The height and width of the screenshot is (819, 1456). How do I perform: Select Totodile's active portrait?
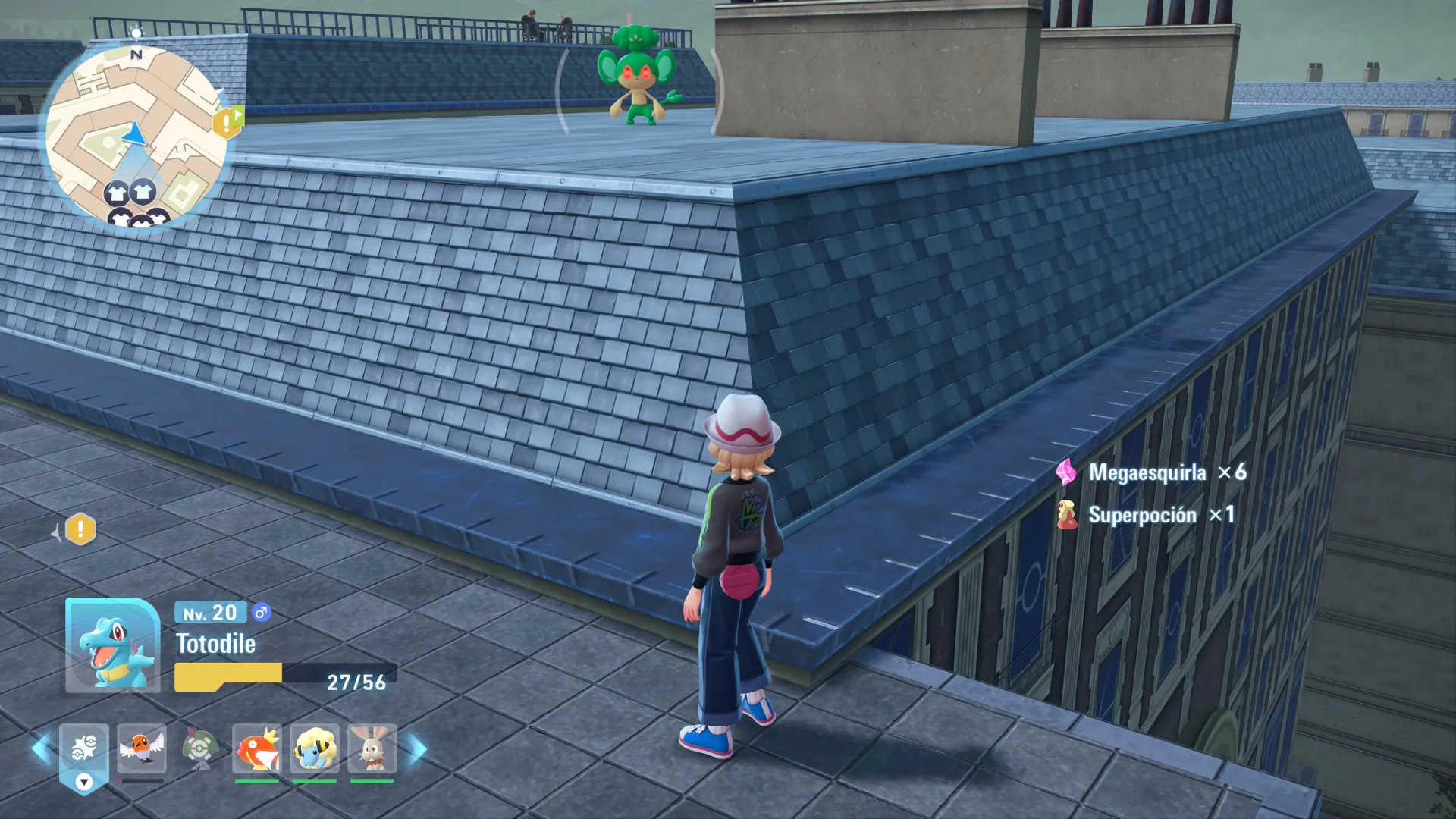(x=112, y=645)
